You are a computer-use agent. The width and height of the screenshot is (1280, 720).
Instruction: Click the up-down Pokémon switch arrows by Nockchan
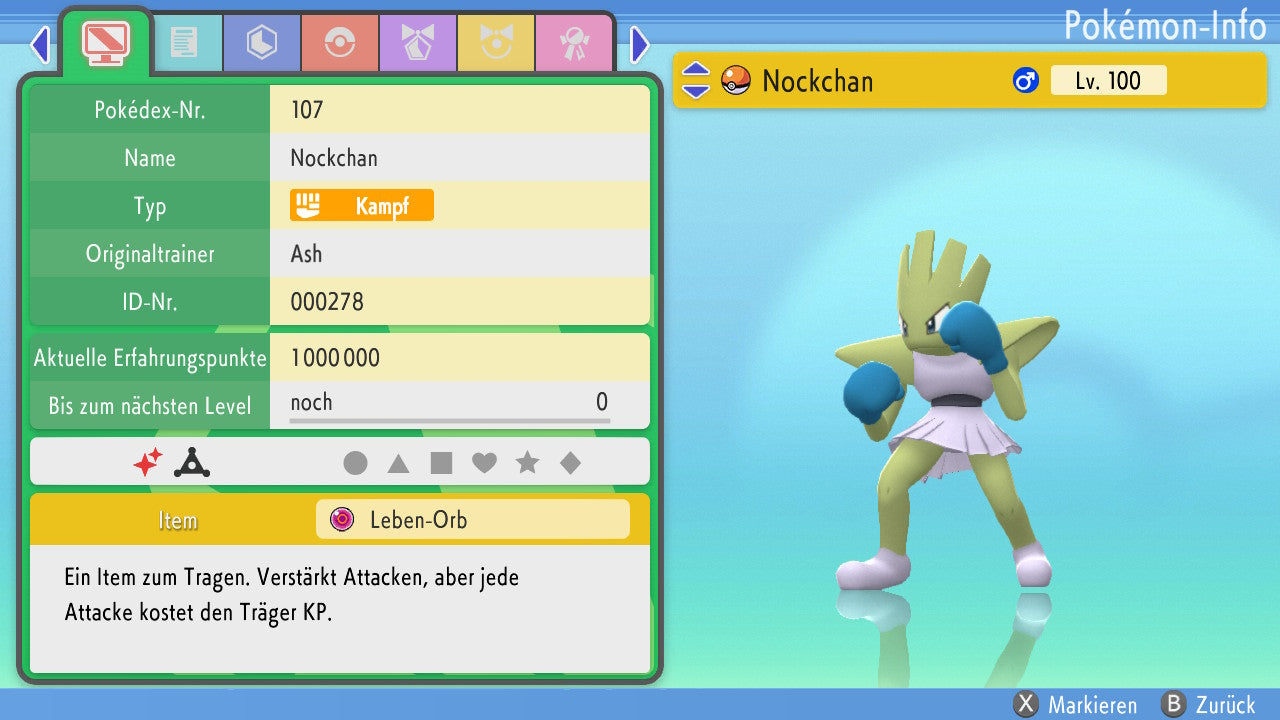[x=695, y=81]
